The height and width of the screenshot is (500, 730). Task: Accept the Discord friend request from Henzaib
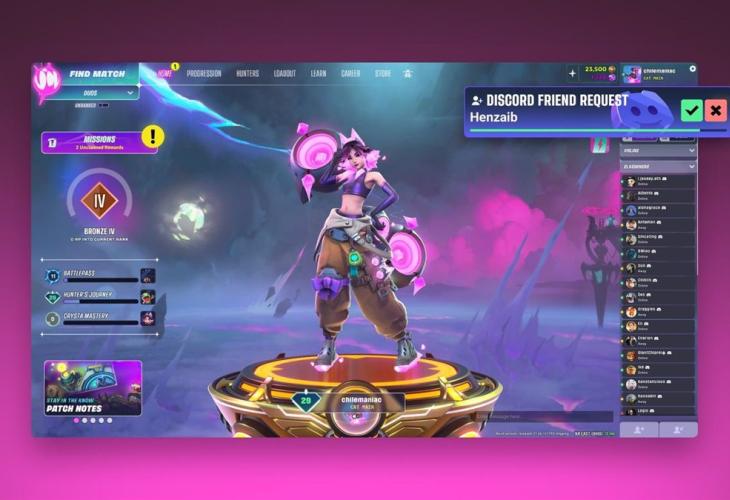coord(691,110)
